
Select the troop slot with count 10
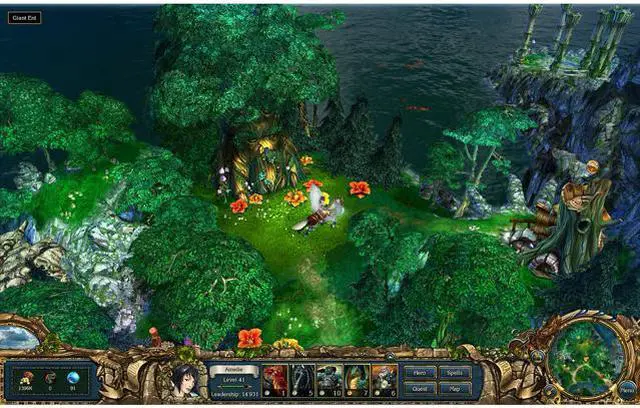pos(329,380)
